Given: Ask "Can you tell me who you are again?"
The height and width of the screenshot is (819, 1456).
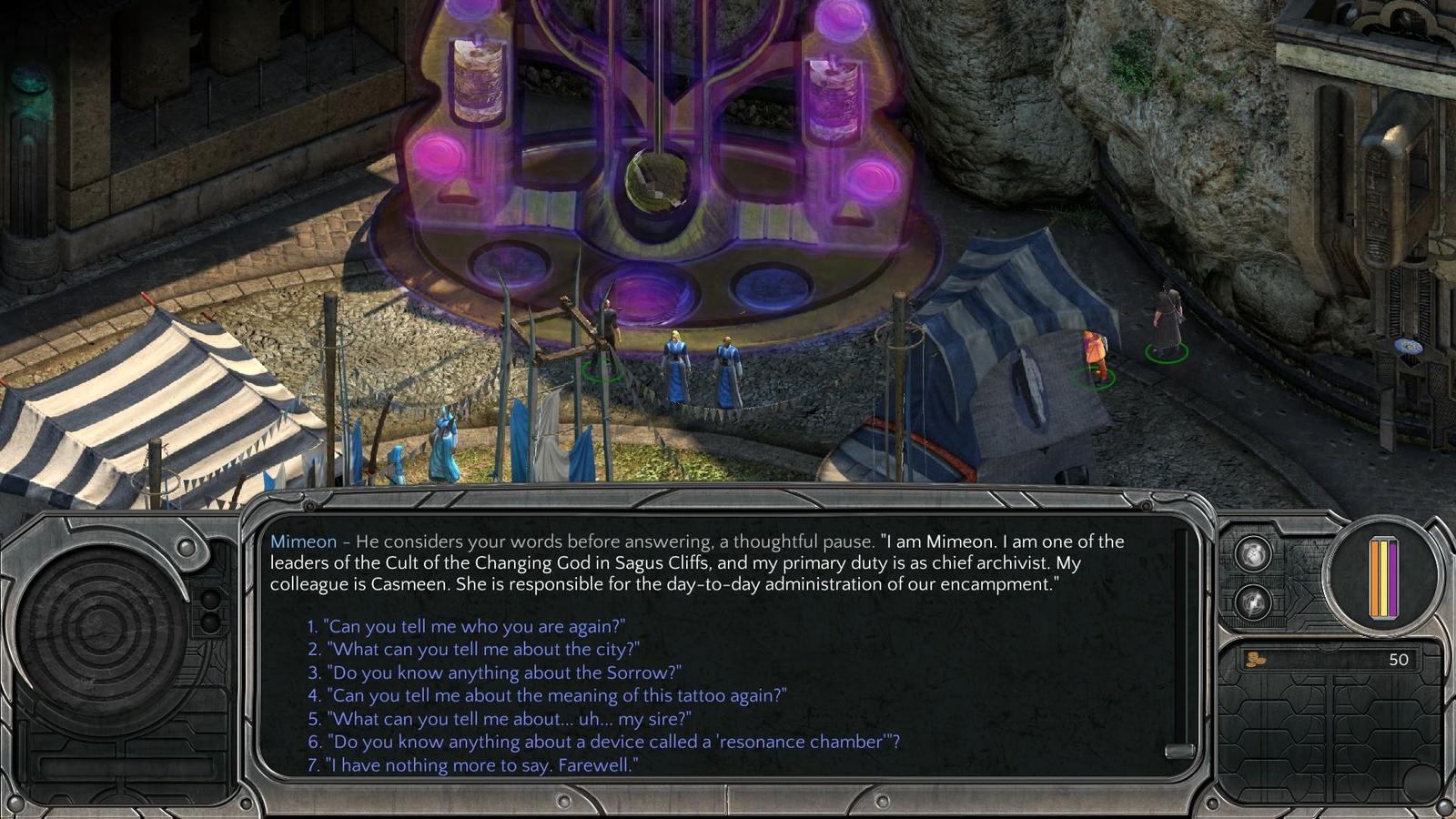Looking at the screenshot, I should (475, 626).
